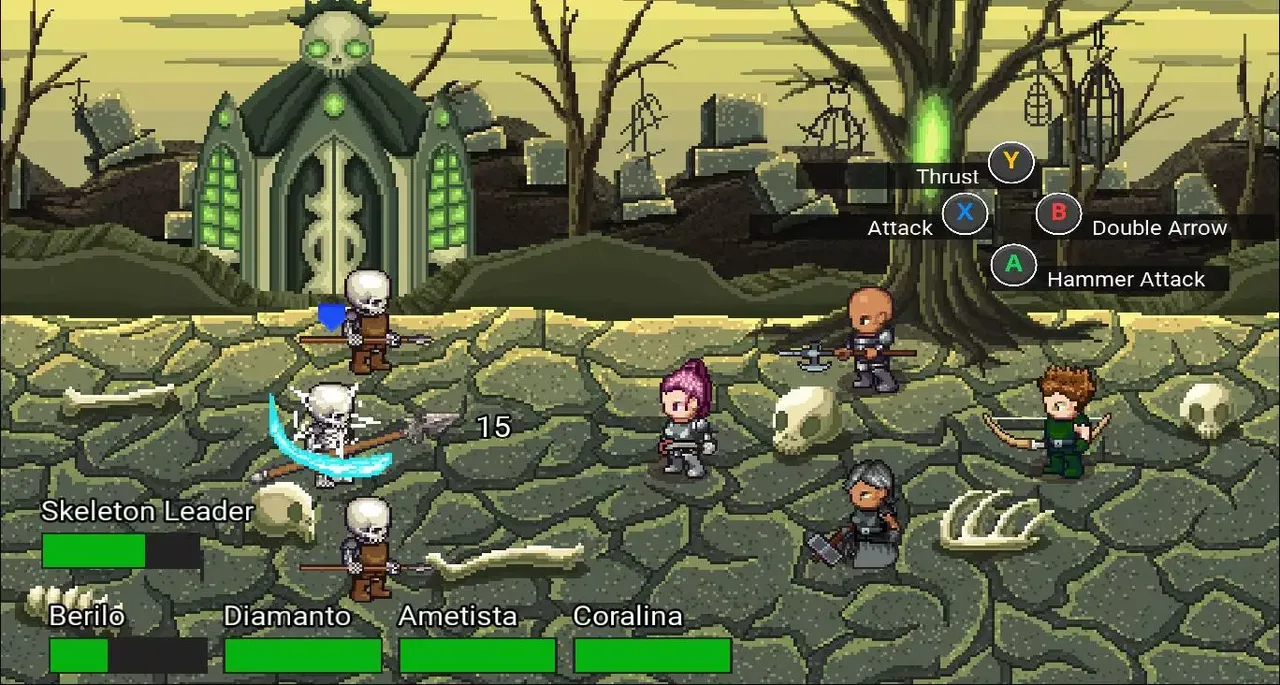
Task: Pick the Hammer Attack option
Action: click(1013, 265)
